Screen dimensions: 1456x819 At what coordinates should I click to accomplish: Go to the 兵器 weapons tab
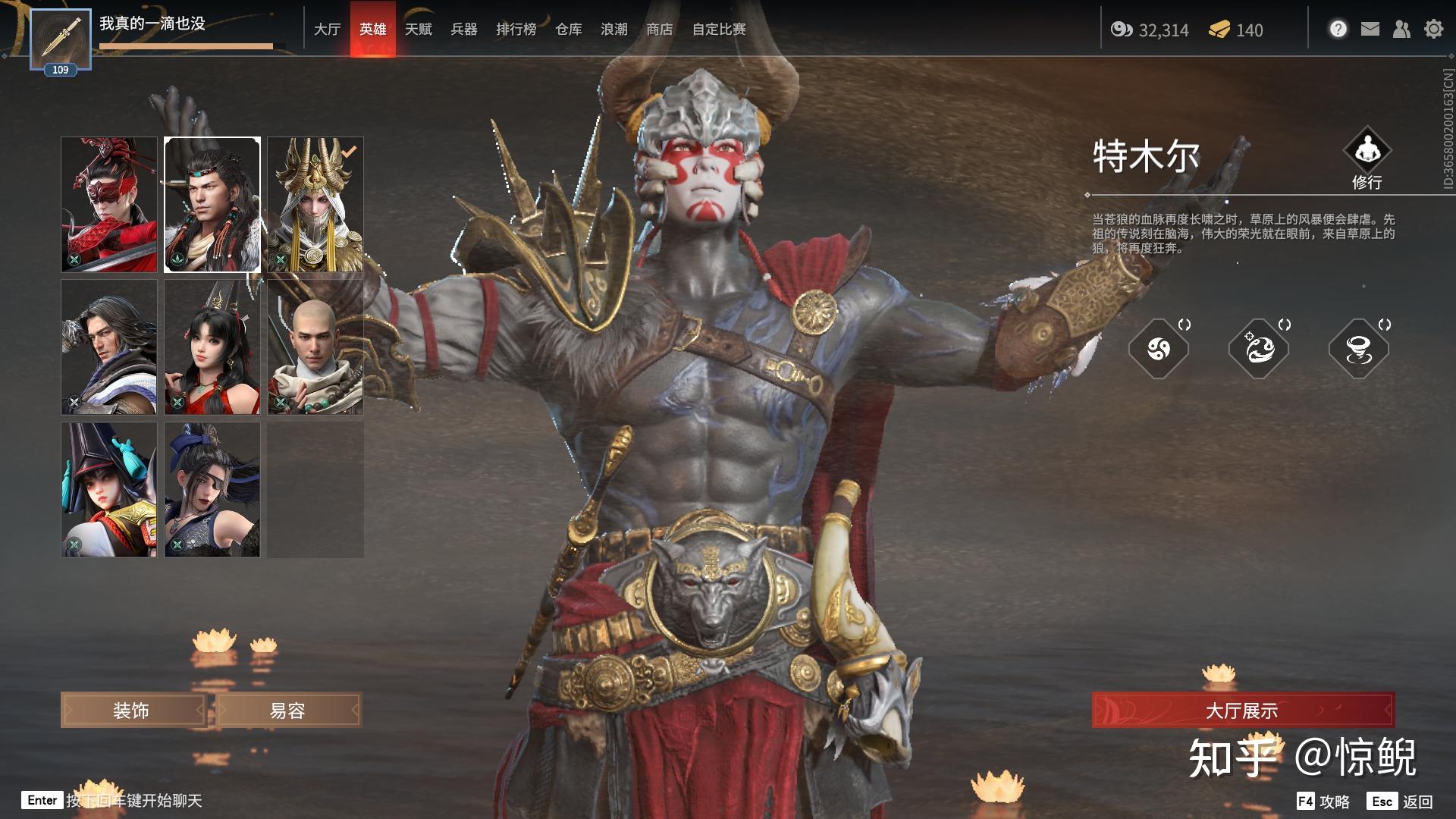[463, 29]
